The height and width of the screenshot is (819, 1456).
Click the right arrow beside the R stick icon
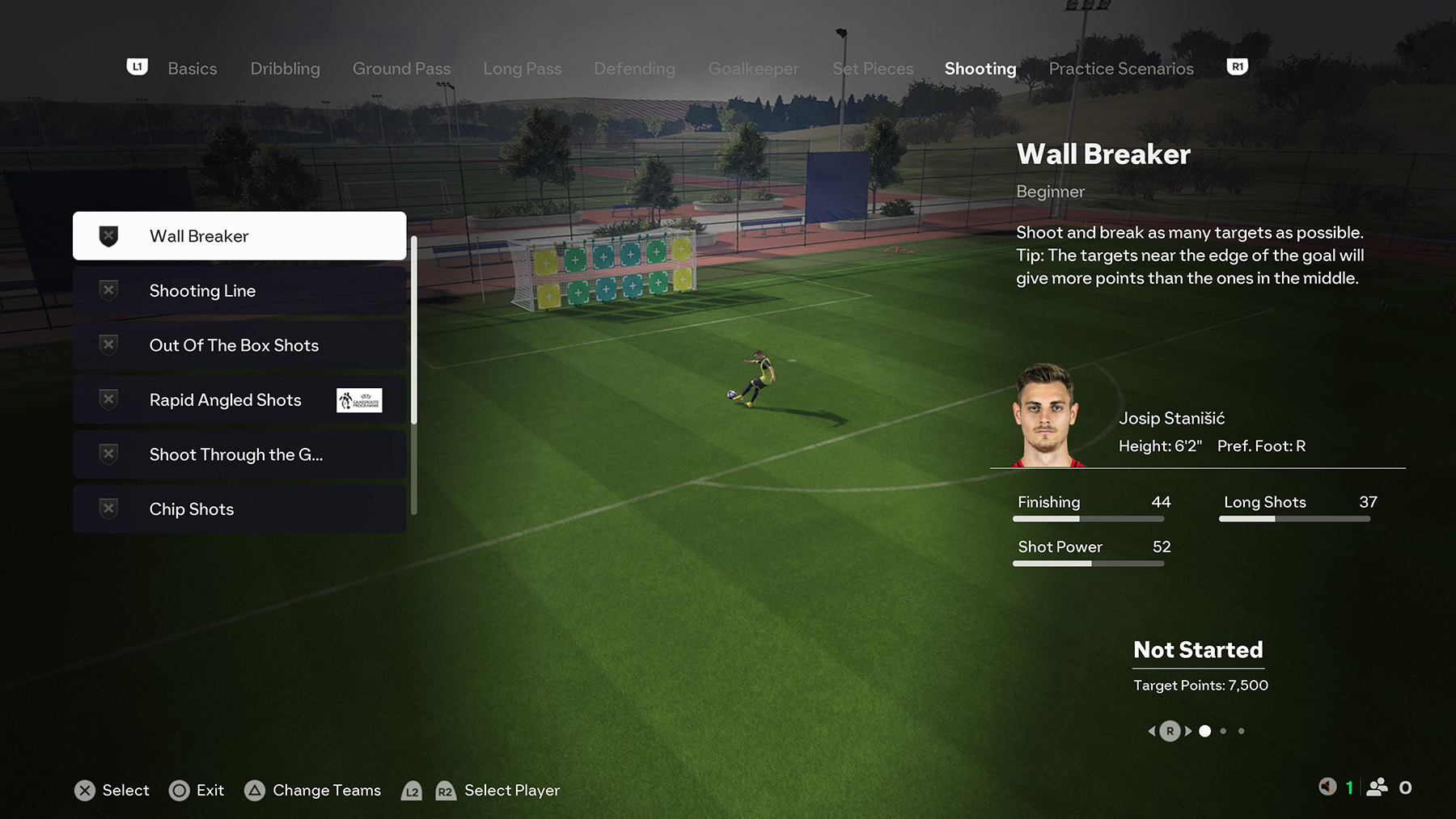click(1188, 730)
